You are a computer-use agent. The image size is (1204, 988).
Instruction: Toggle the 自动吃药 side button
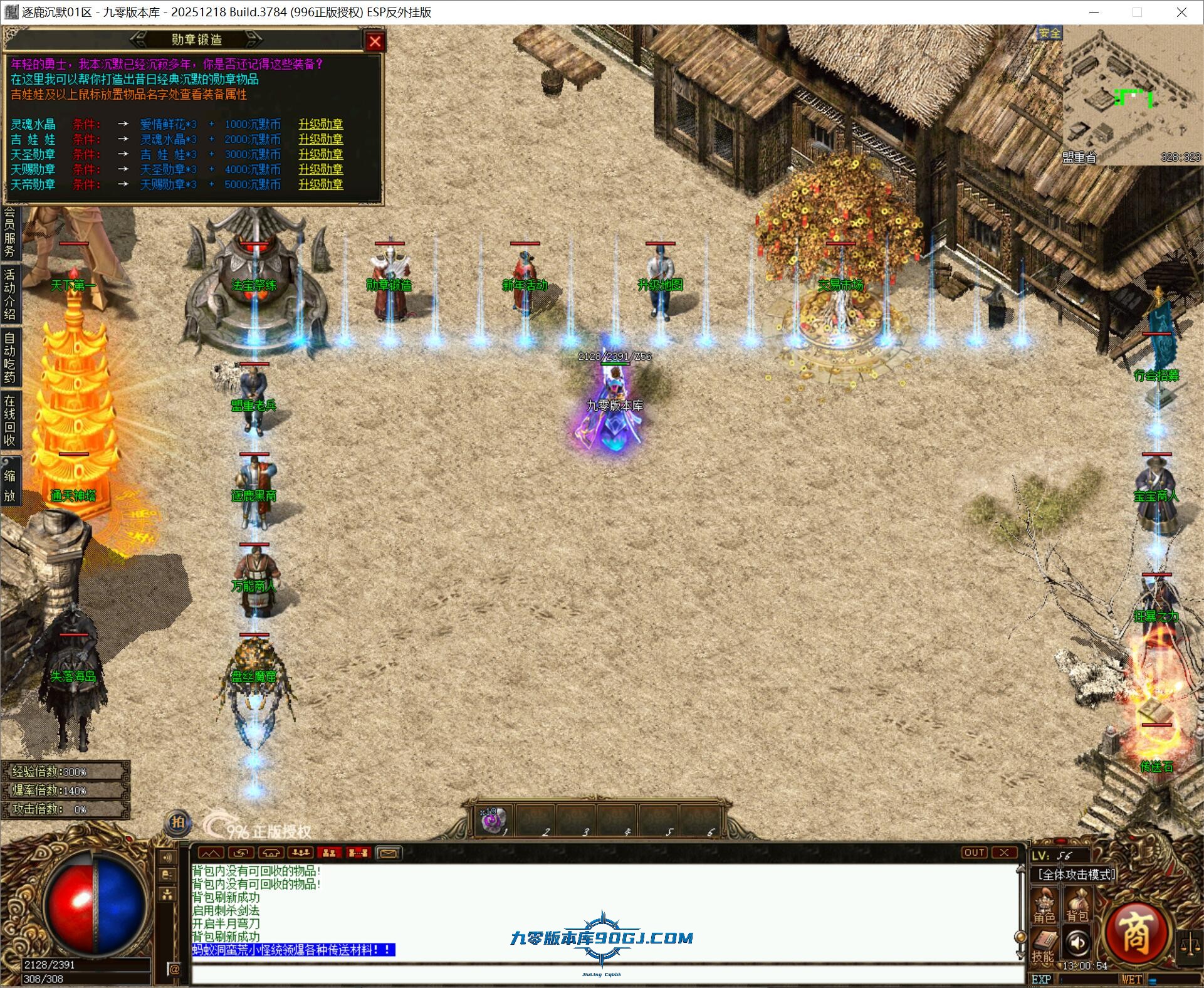click(10, 357)
